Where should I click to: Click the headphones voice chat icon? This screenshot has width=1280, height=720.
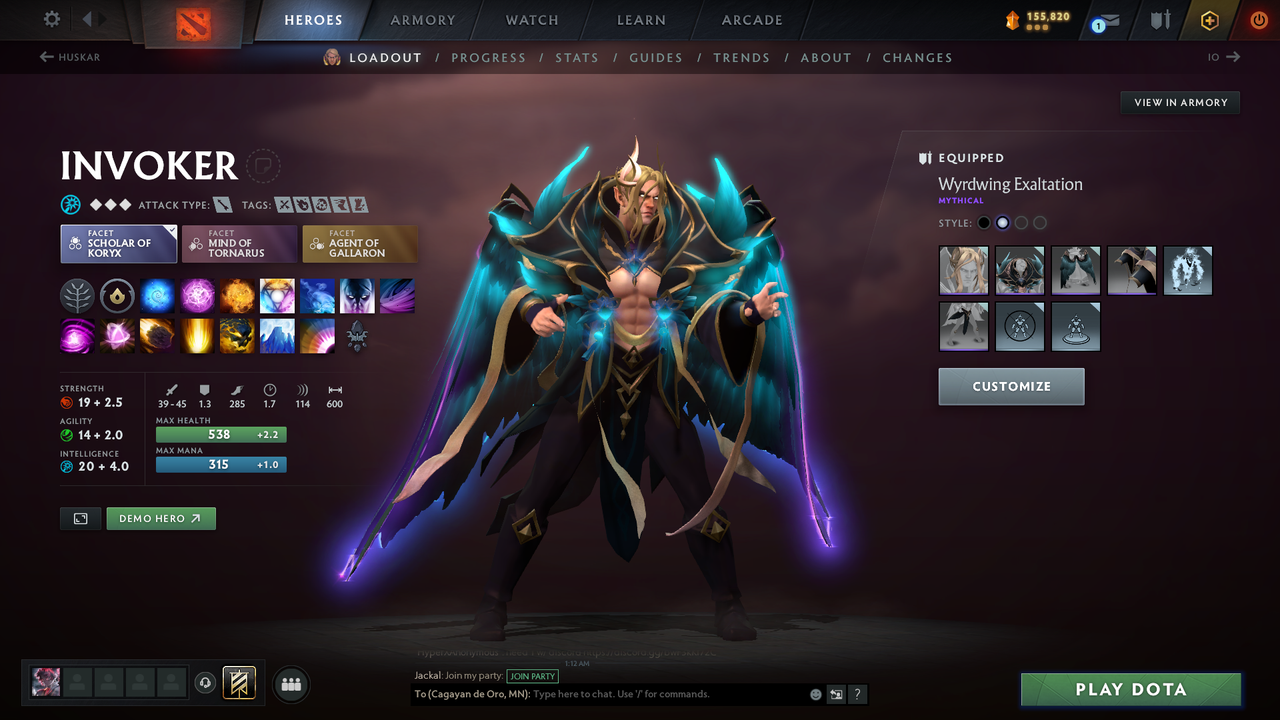point(207,683)
